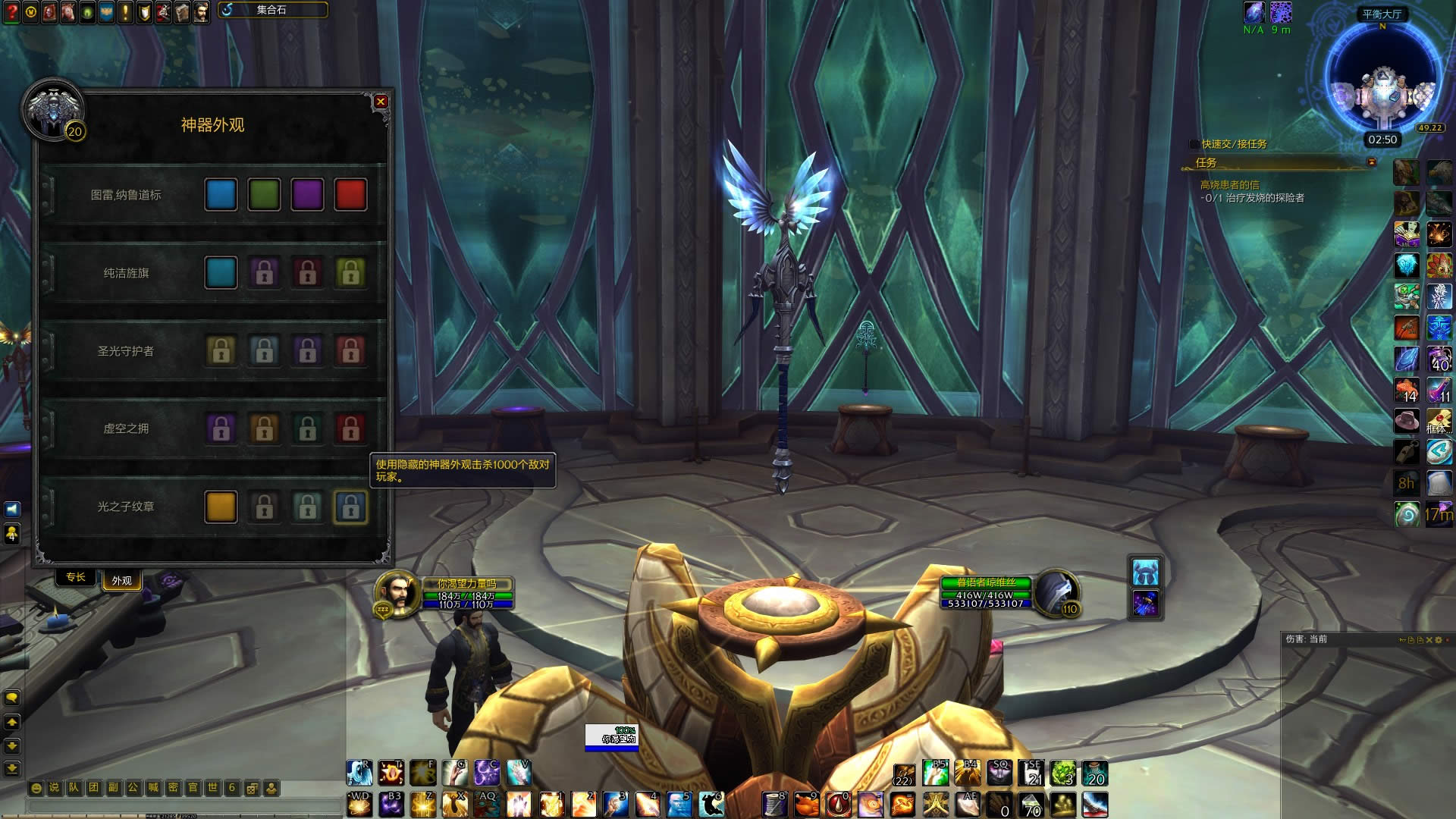Screen dimensions: 1456x819
Task: Pick the purple 图雷,纳鲁道标 color swatch
Action: coord(307,195)
